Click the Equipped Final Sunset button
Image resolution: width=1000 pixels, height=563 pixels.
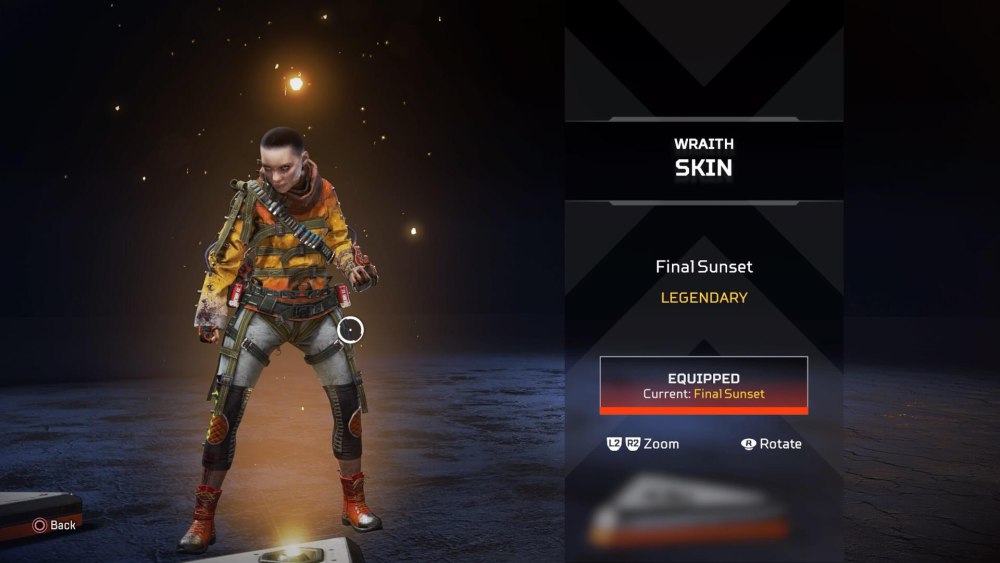(x=703, y=385)
